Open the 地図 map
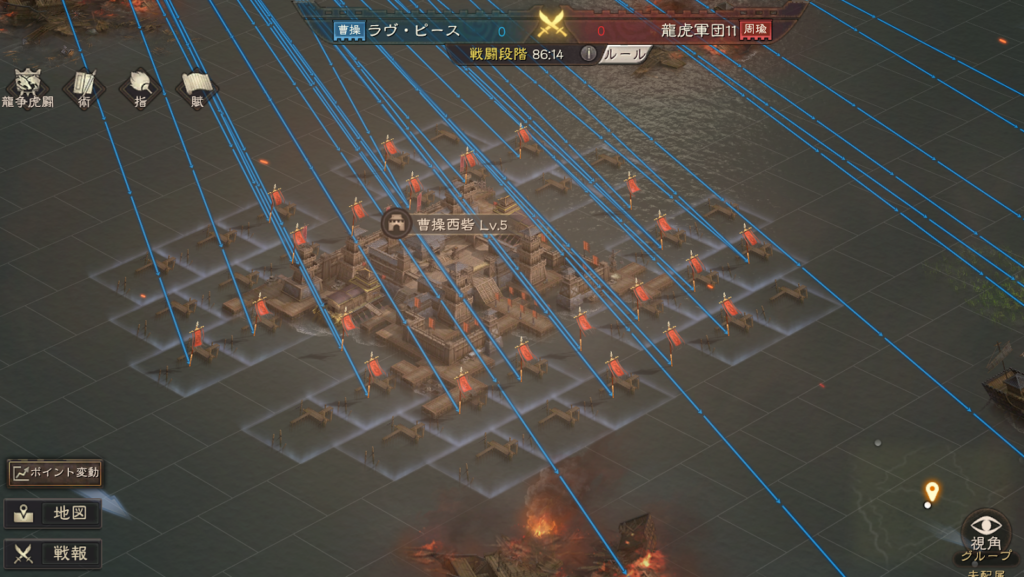Viewport: 1024px width, 577px height. [x=54, y=515]
